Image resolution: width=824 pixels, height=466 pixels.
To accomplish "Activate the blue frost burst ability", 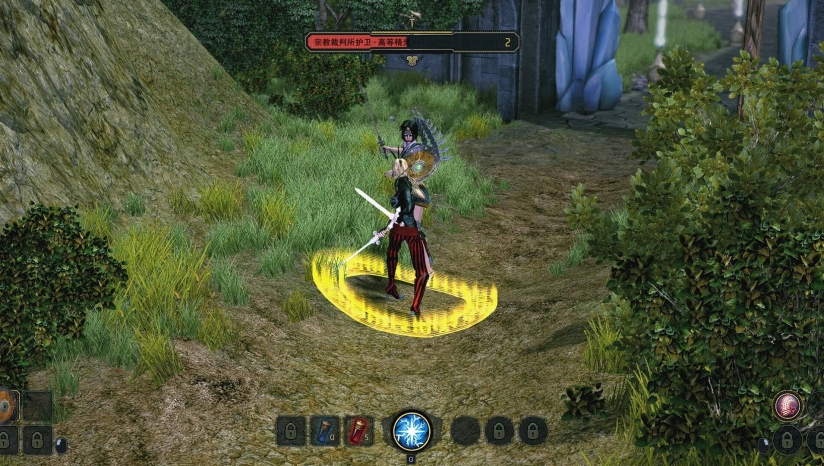I will tap(411, 430).
